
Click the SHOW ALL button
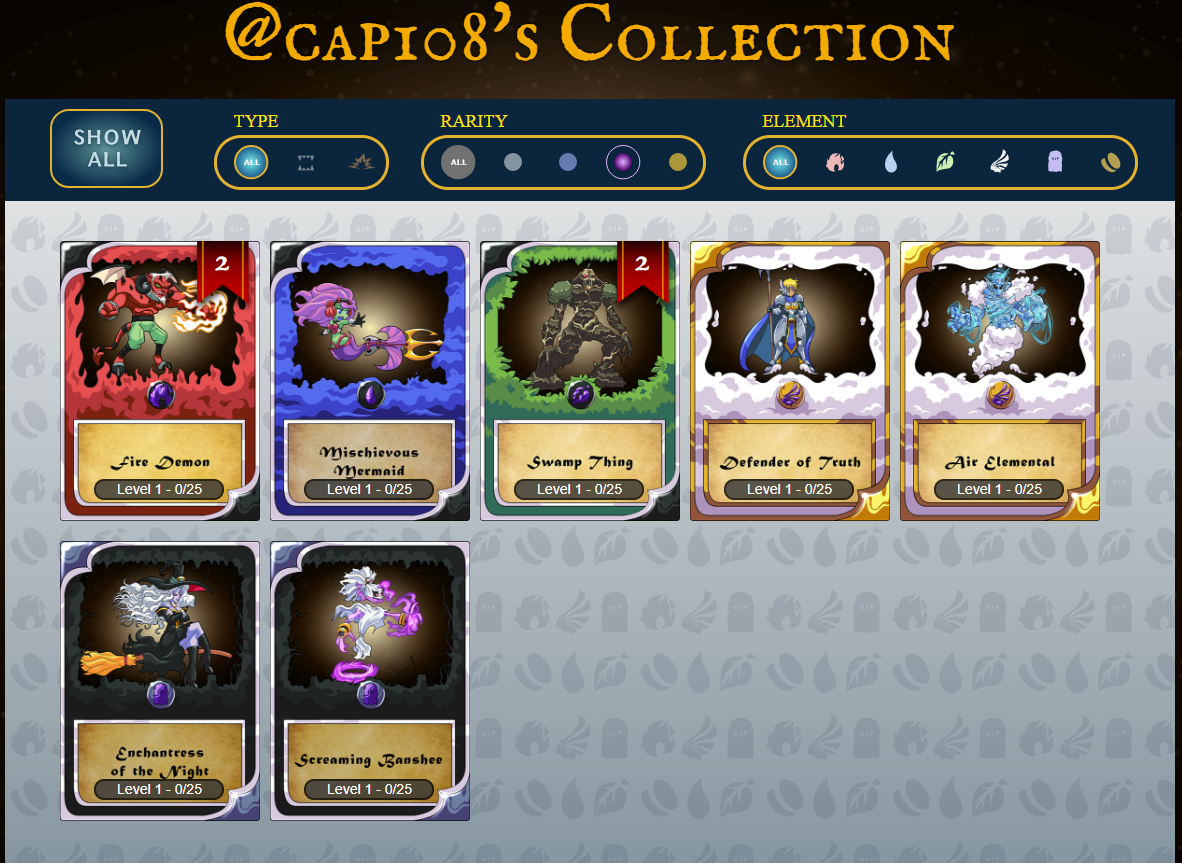point(107,149)
